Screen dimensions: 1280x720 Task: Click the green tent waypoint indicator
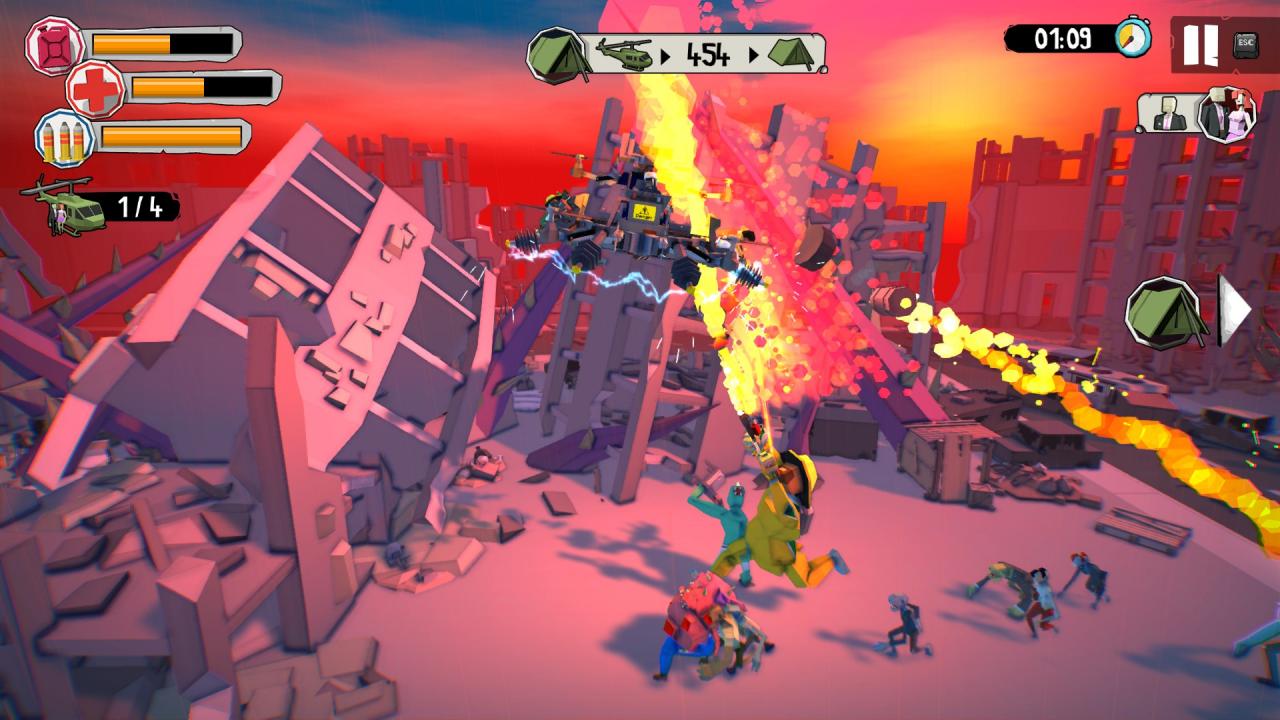click(x=1164, y=312)
